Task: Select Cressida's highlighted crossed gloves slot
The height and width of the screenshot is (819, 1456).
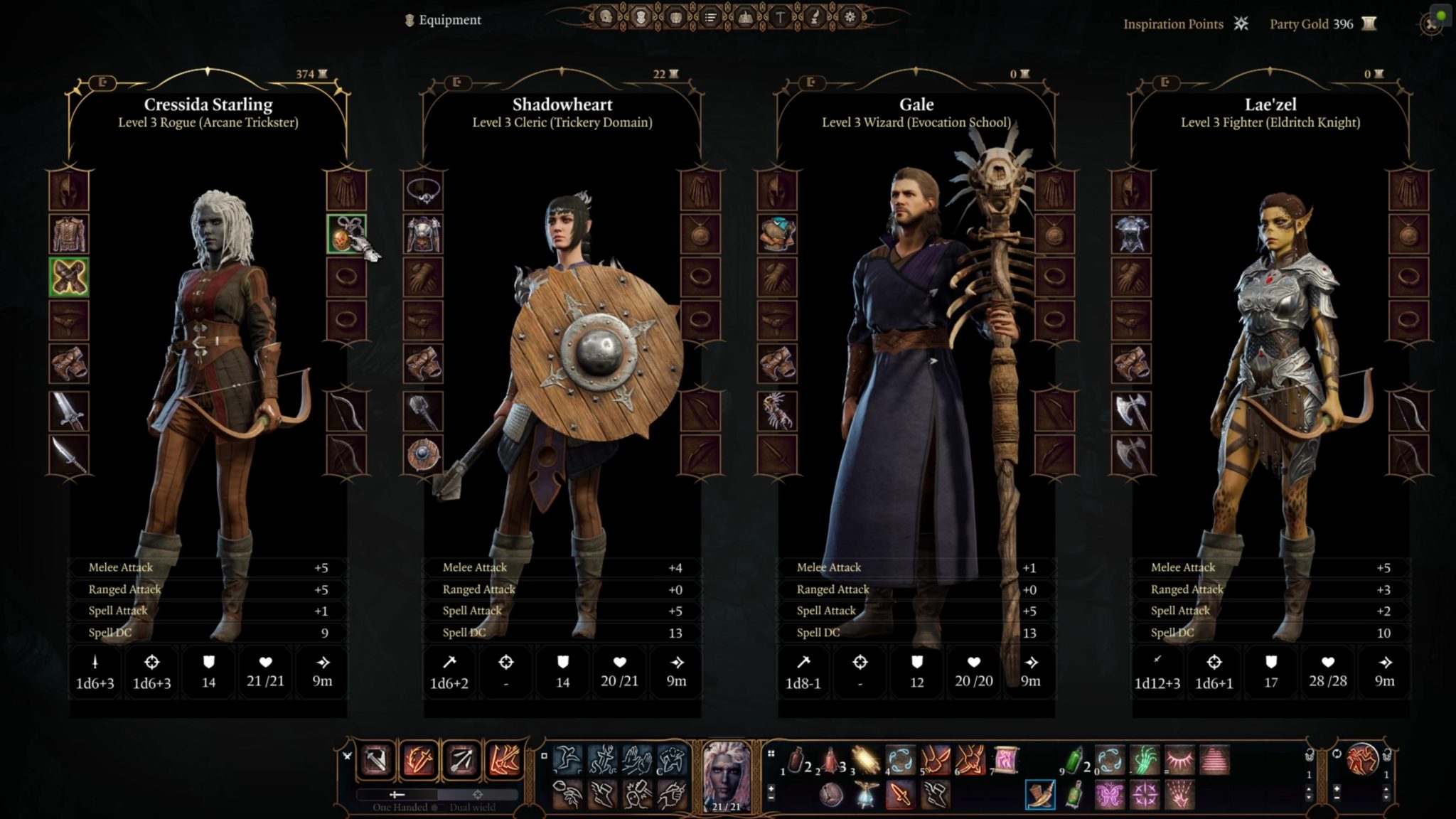Action: click(x=69, y=277)
